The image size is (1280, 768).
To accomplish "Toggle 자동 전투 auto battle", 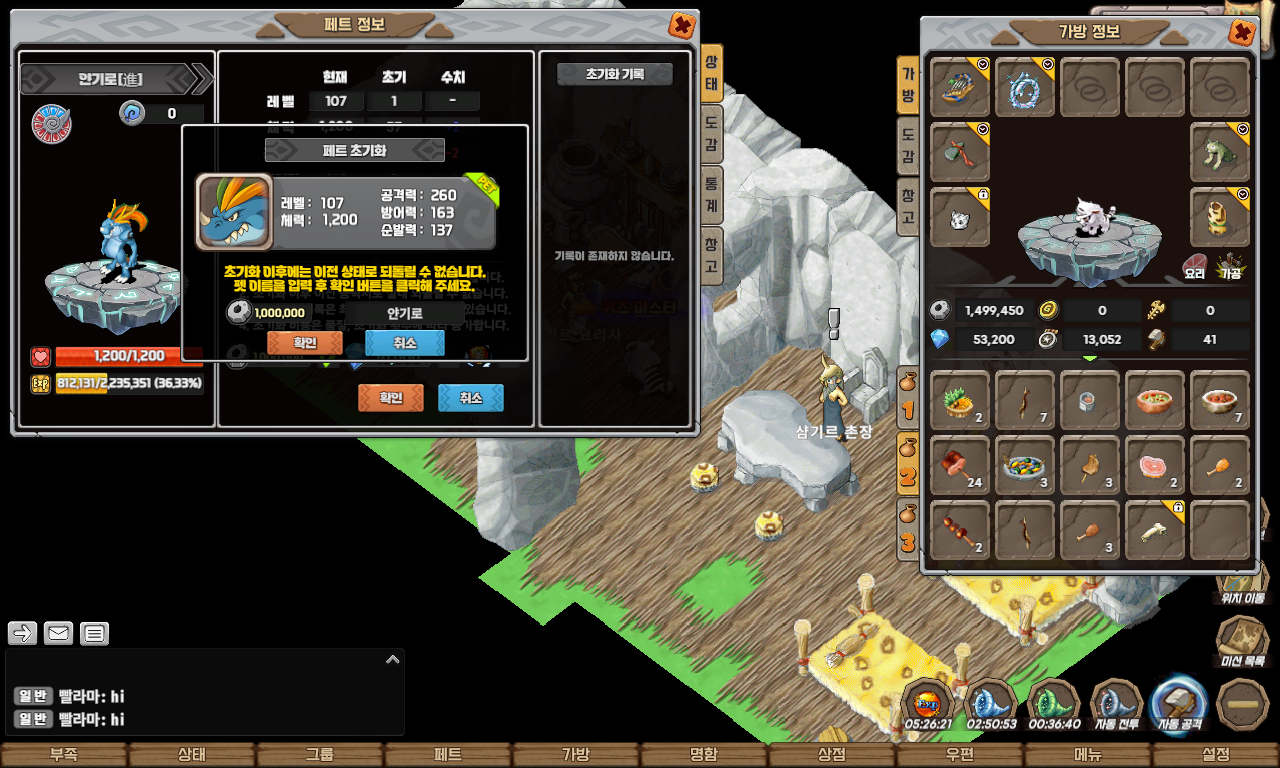I will pyautogui.click(x=1116, y=707).
